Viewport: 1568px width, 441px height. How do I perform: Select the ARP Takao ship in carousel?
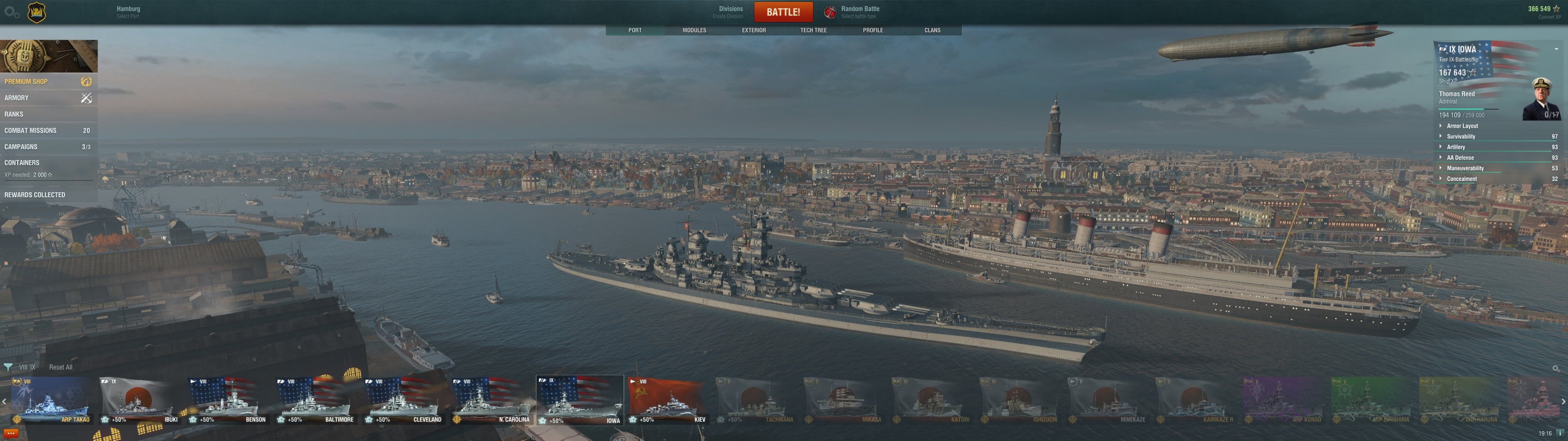pos(52,400)
